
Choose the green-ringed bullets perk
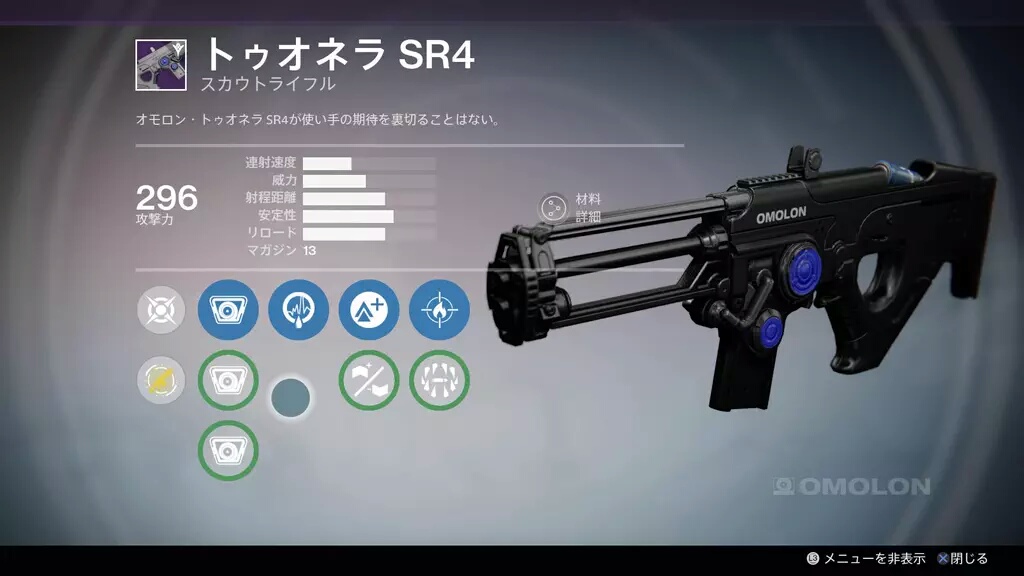439,380
